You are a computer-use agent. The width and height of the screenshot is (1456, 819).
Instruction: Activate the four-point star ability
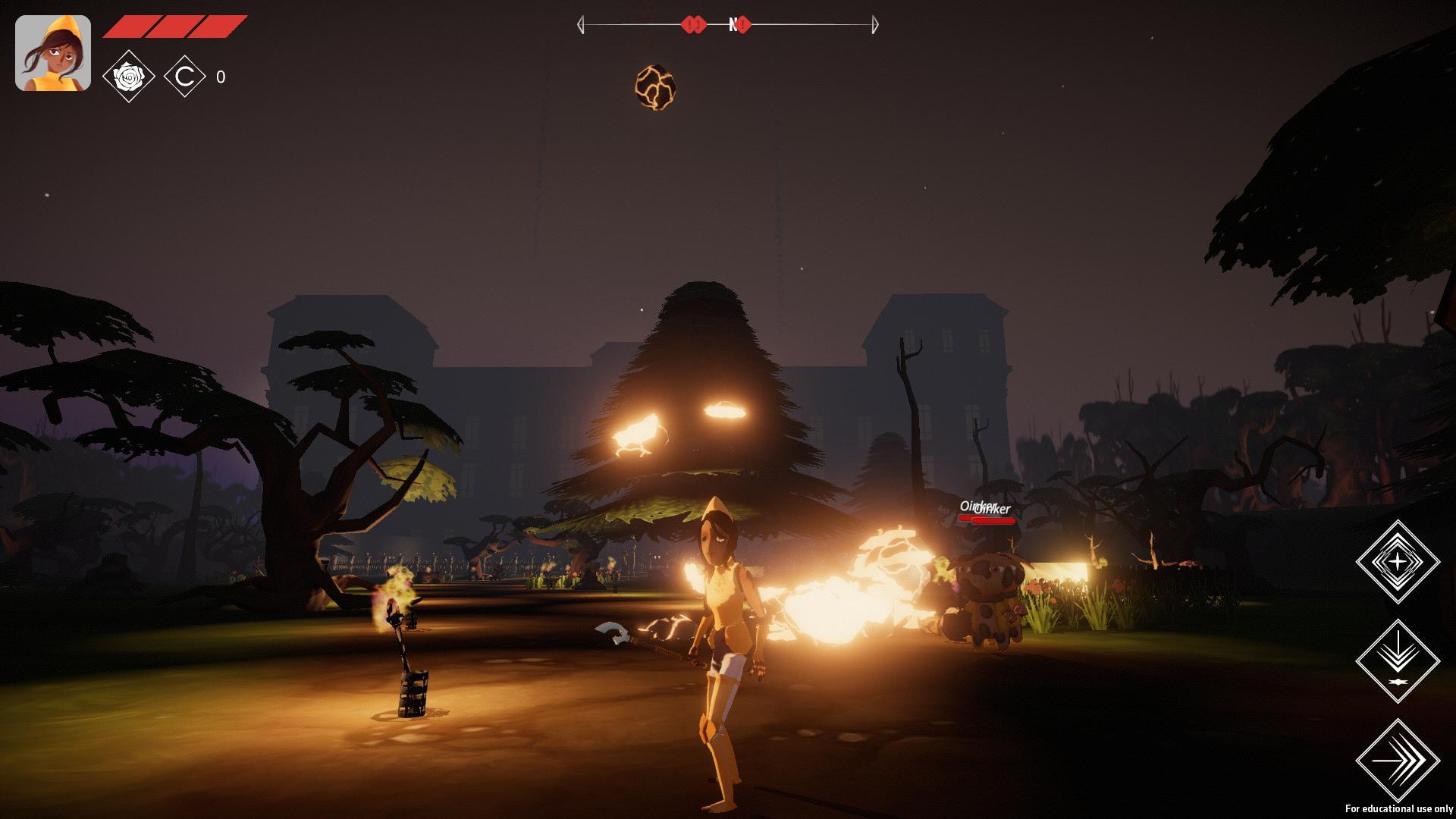click(x=1397, y=562)
